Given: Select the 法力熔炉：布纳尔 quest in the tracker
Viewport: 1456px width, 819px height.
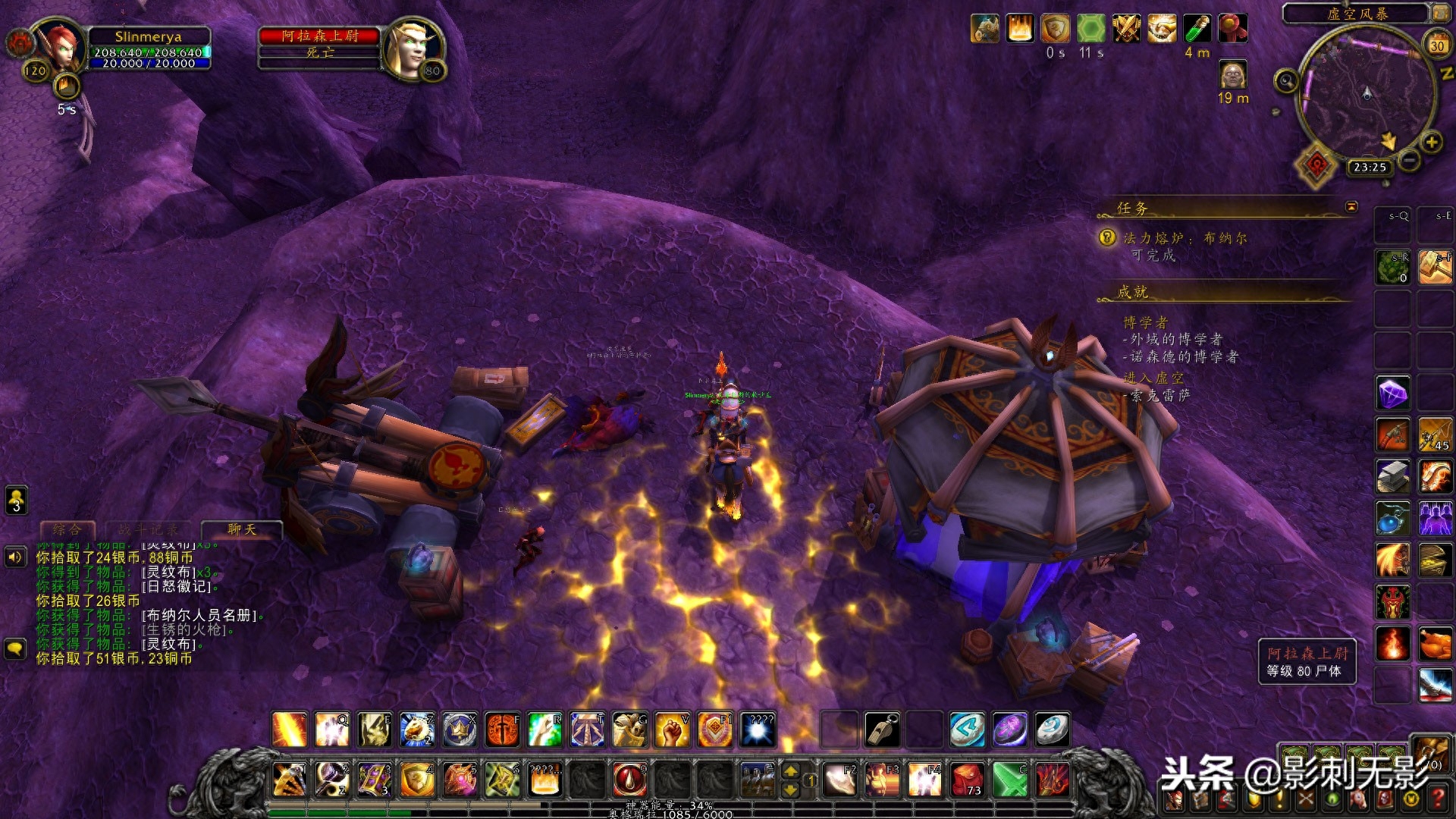Looking at the screenshot, I should pyautogui.click(x=1184, y=238).
